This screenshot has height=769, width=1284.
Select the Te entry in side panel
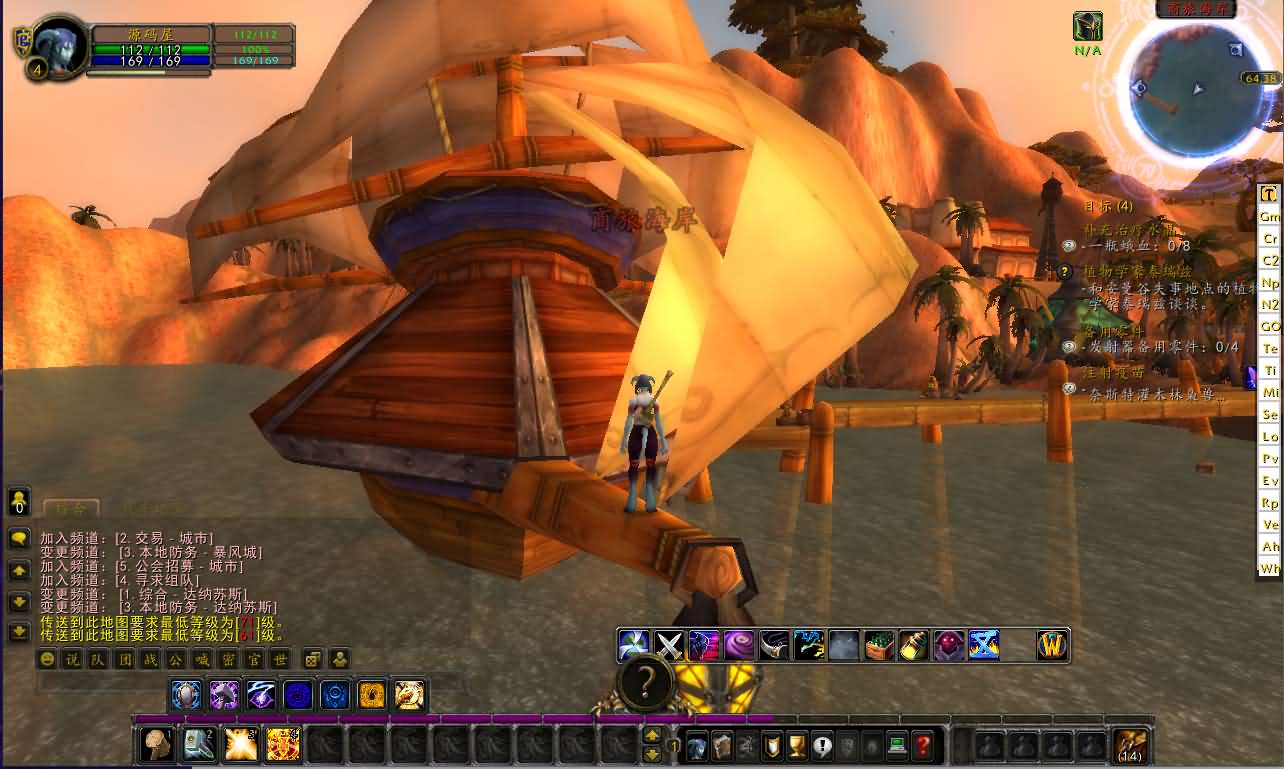click(1269, 348)
